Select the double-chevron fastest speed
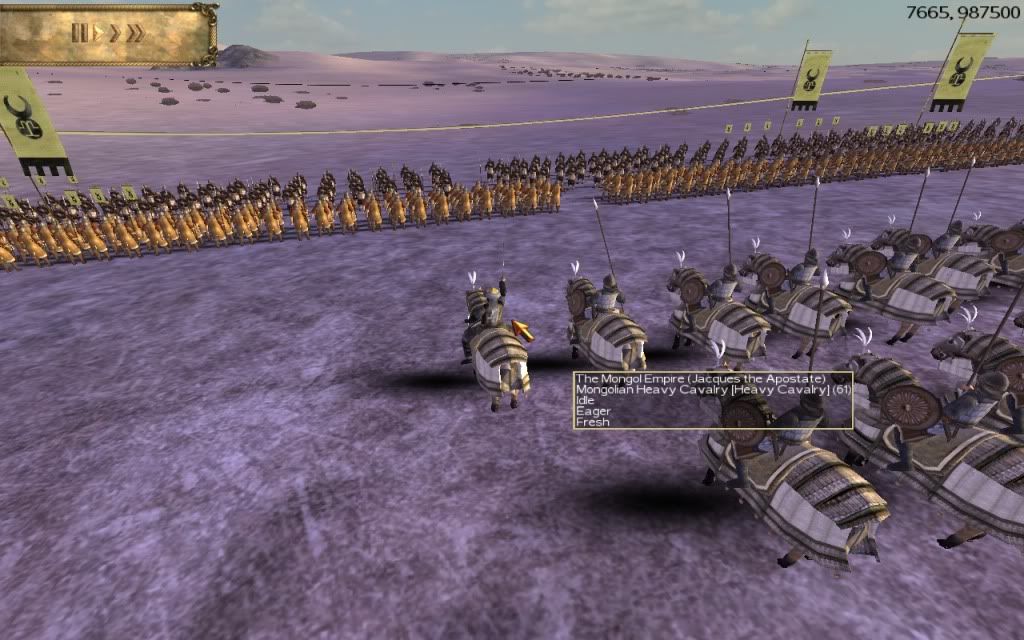This screenshot has width=1024, height=640. point(135,33)
